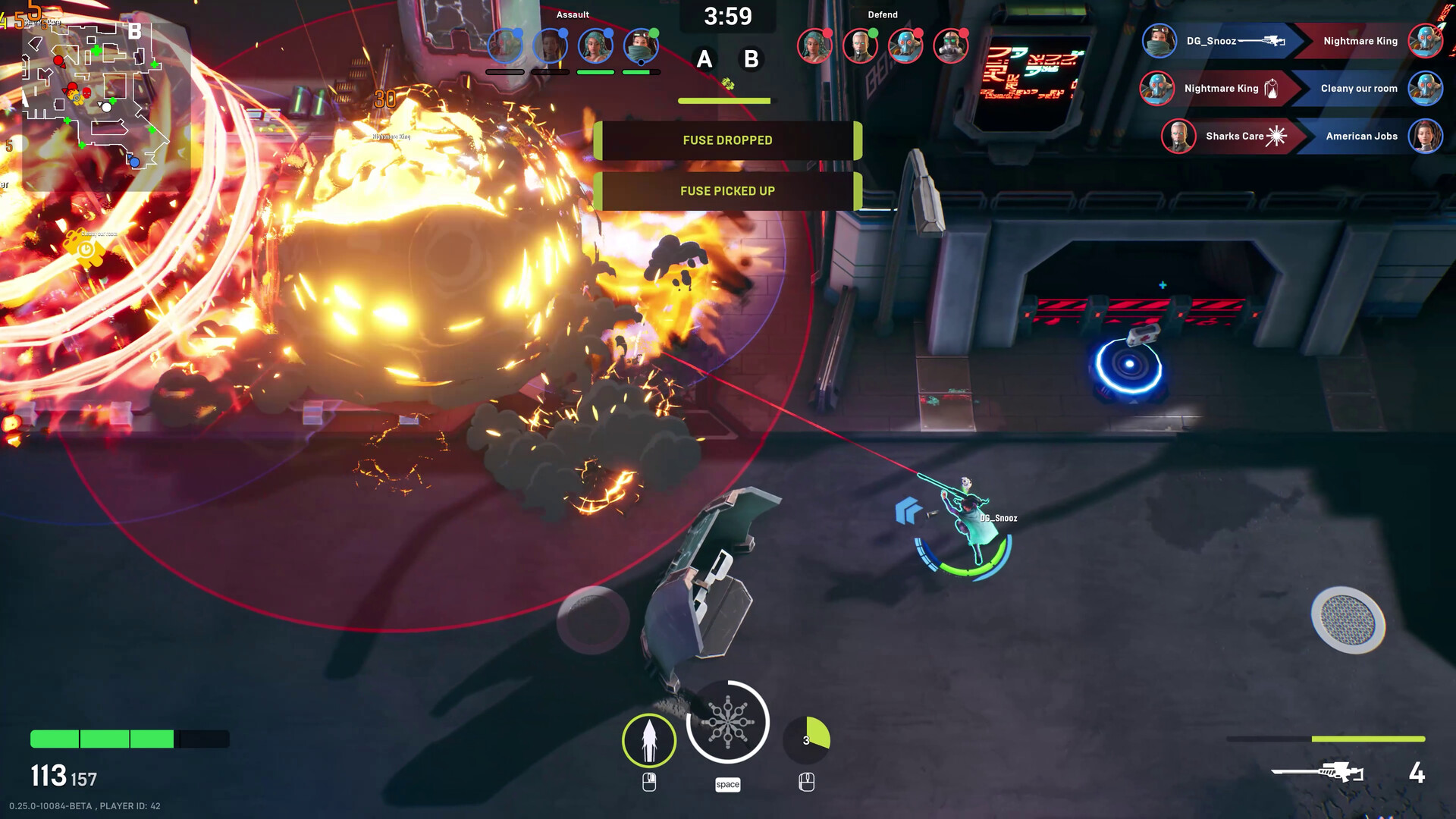Viewport: 1456px width, 819px height.
Task: Select the right-mouse ability with pie cooldown
Action: [808, 734]
